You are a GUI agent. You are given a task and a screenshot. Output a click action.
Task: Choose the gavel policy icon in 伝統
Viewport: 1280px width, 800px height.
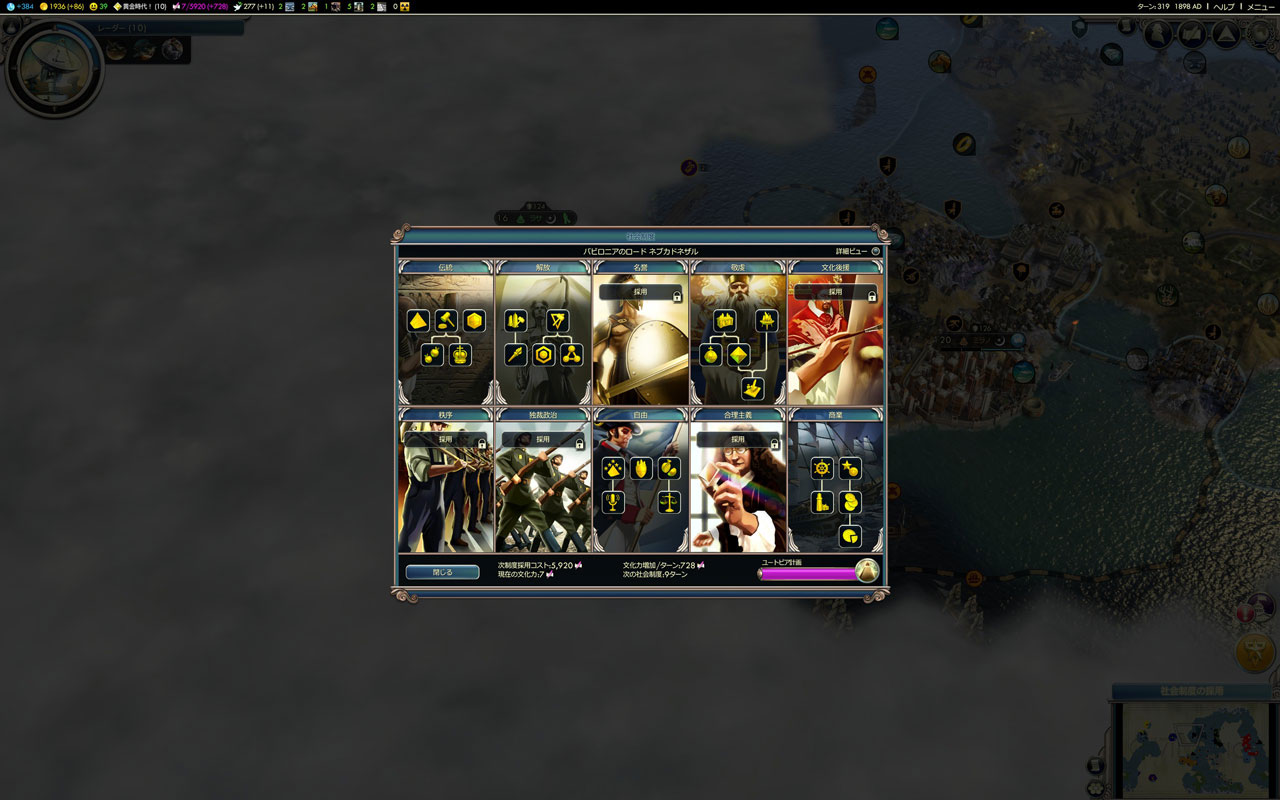[x=446, y=321]
